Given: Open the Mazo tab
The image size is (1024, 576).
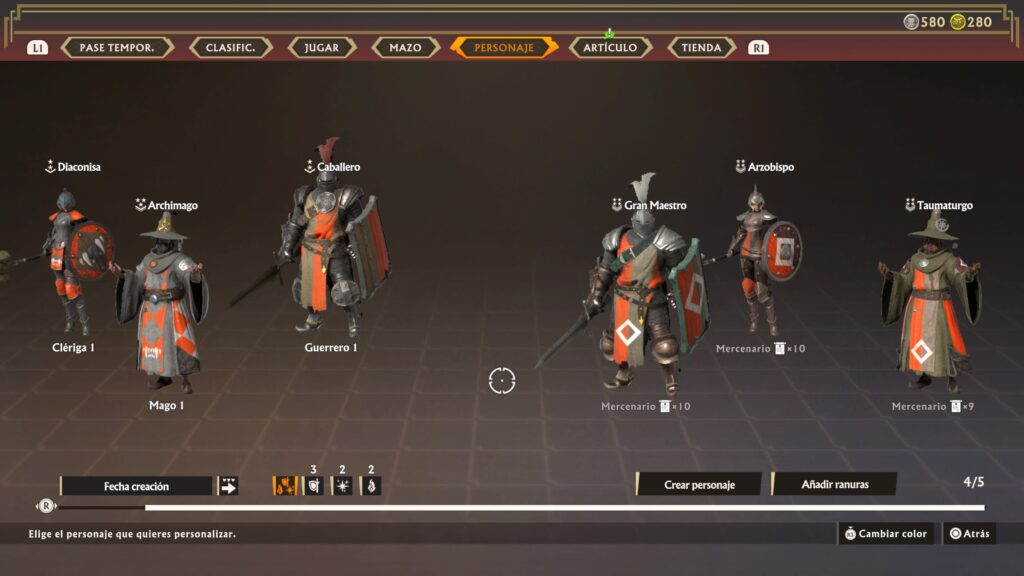Looking at the screenshot, I should tap(405, 47).
